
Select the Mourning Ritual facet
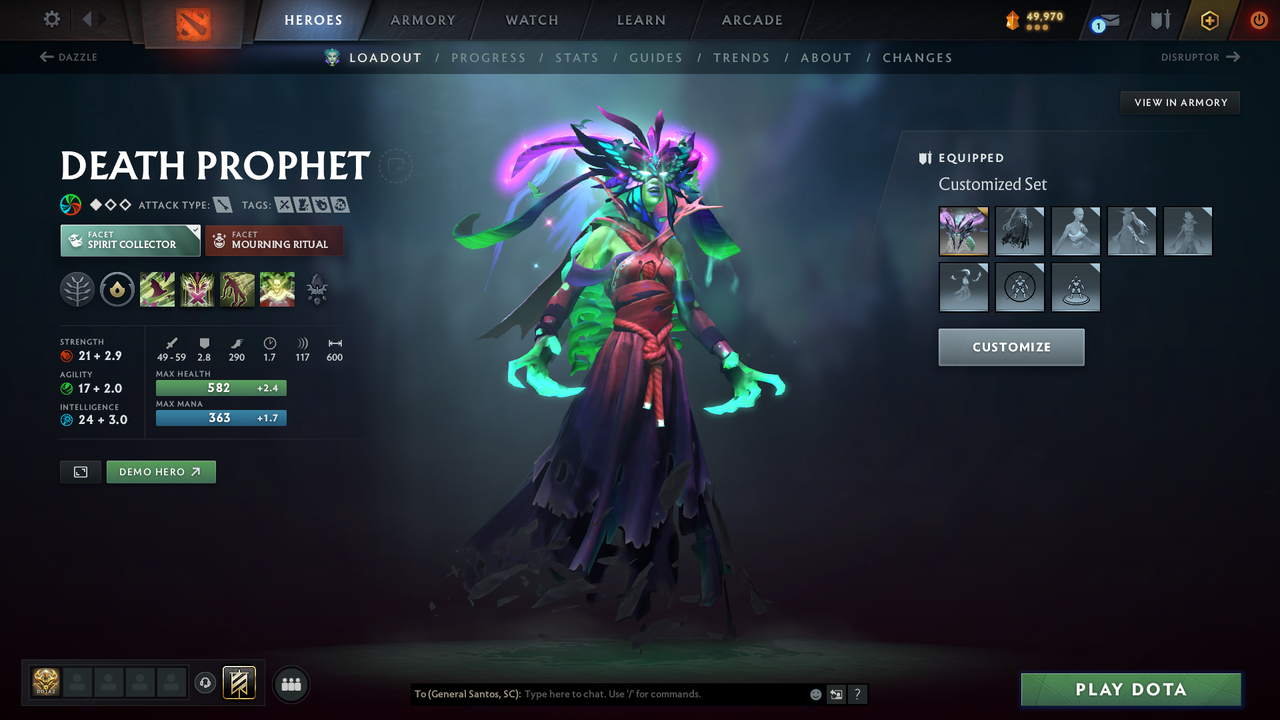pos(274,240)
